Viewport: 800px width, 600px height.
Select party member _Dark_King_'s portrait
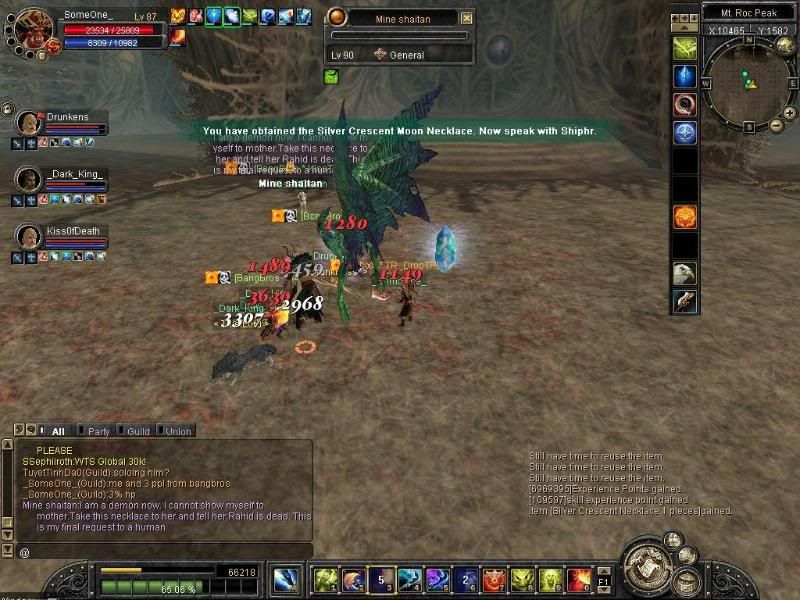(30, 180)
